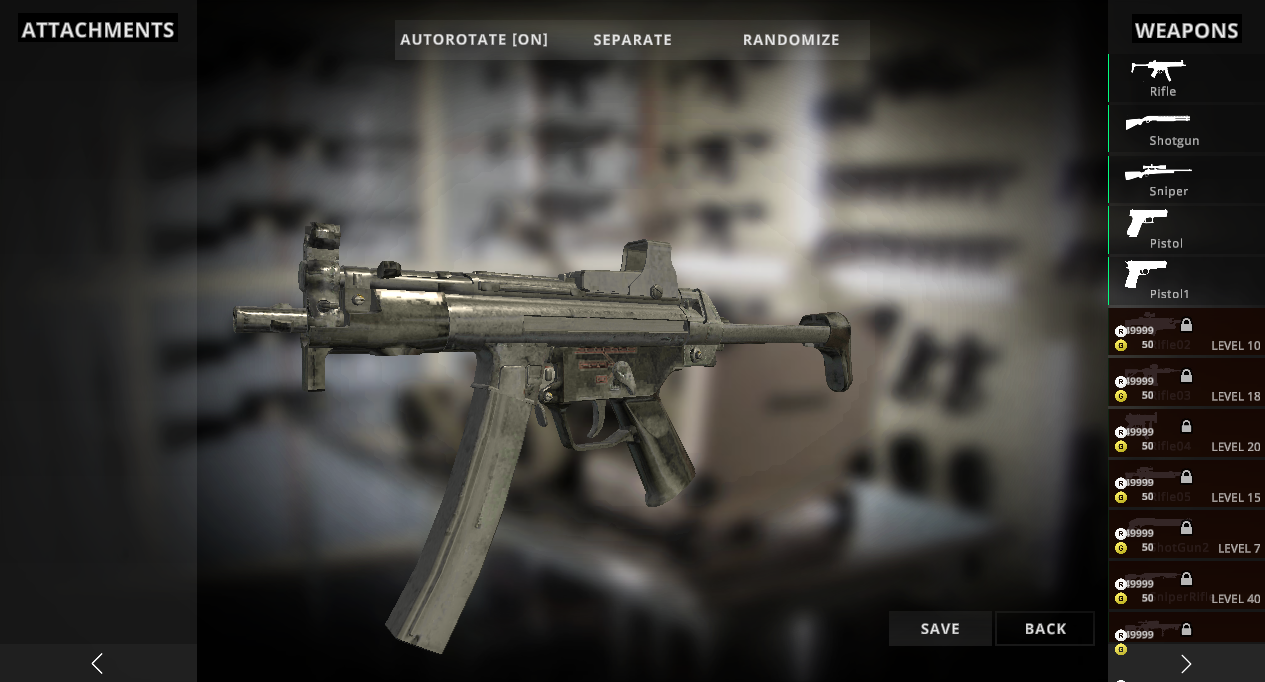The height and width of the screenshot is (682, 1265).
Task: Choose the locked Rifle03 Level 18 weapon
Action: (1186, 385)
